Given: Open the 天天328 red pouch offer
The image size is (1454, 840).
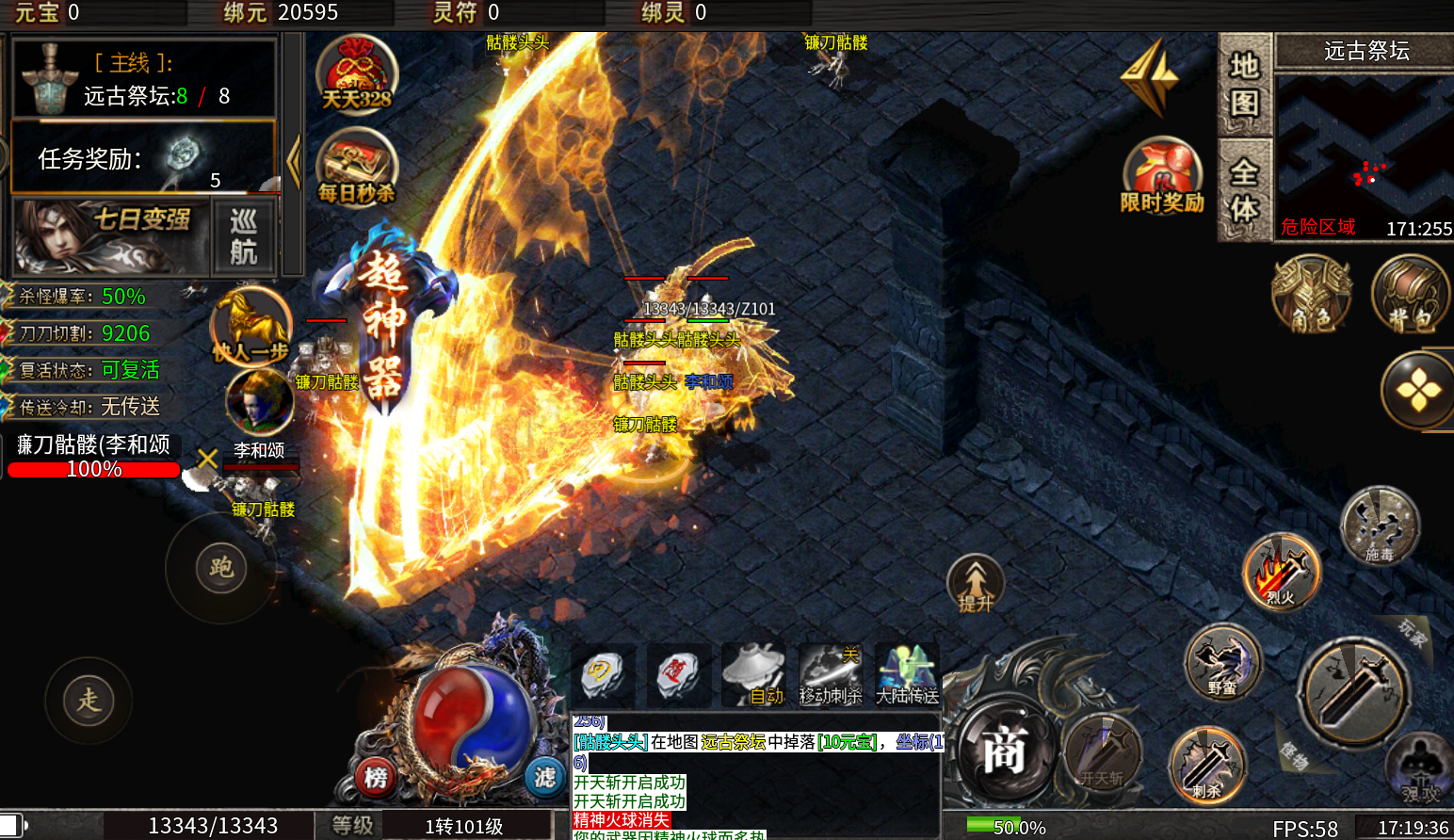Looking at the screenshot, I should [356, 73].
